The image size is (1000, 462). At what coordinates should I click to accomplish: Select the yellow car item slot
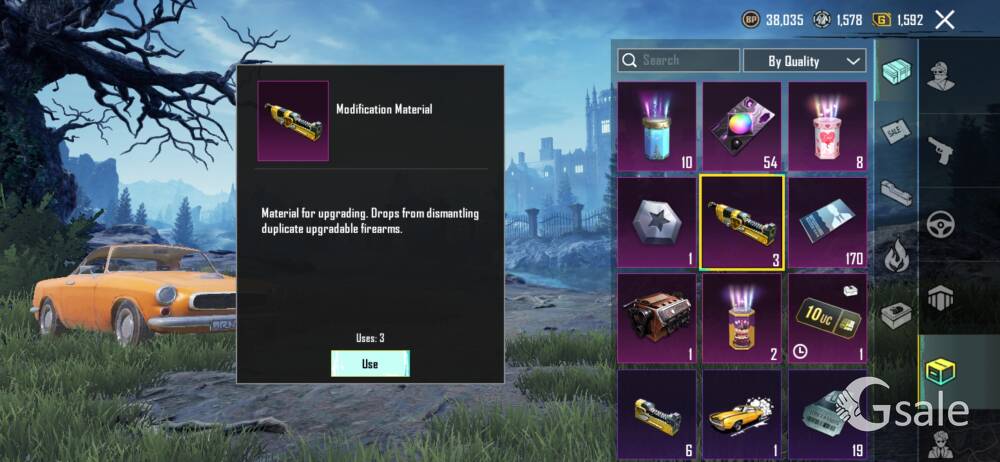click(x=741, y=414)
